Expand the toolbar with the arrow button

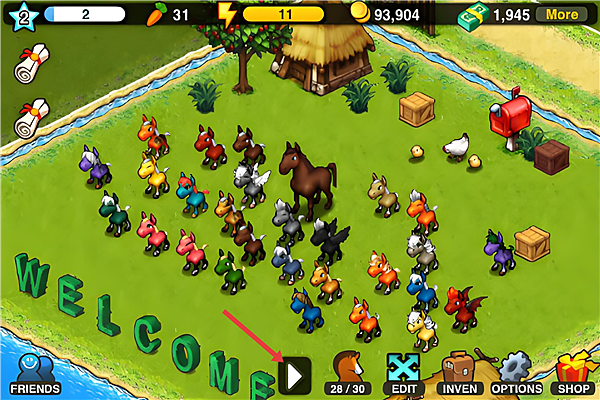[x=295, y=375]
